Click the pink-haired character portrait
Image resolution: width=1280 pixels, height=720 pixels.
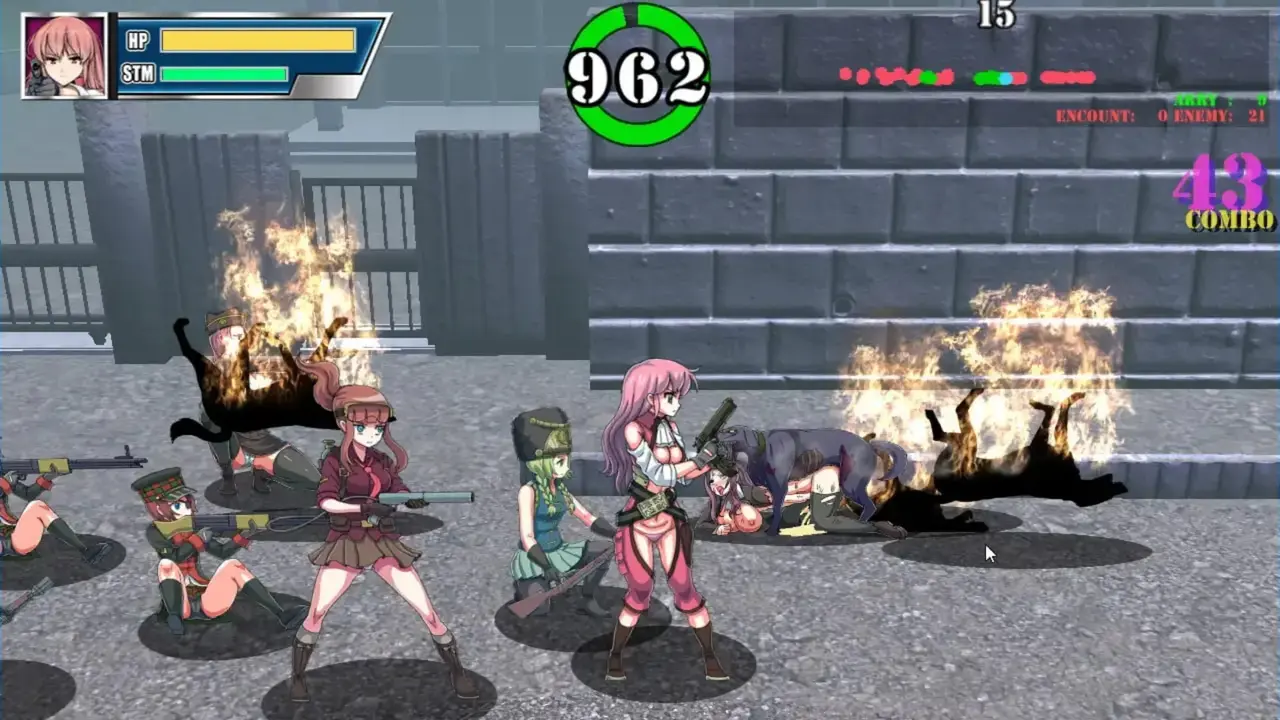[65, 56]
